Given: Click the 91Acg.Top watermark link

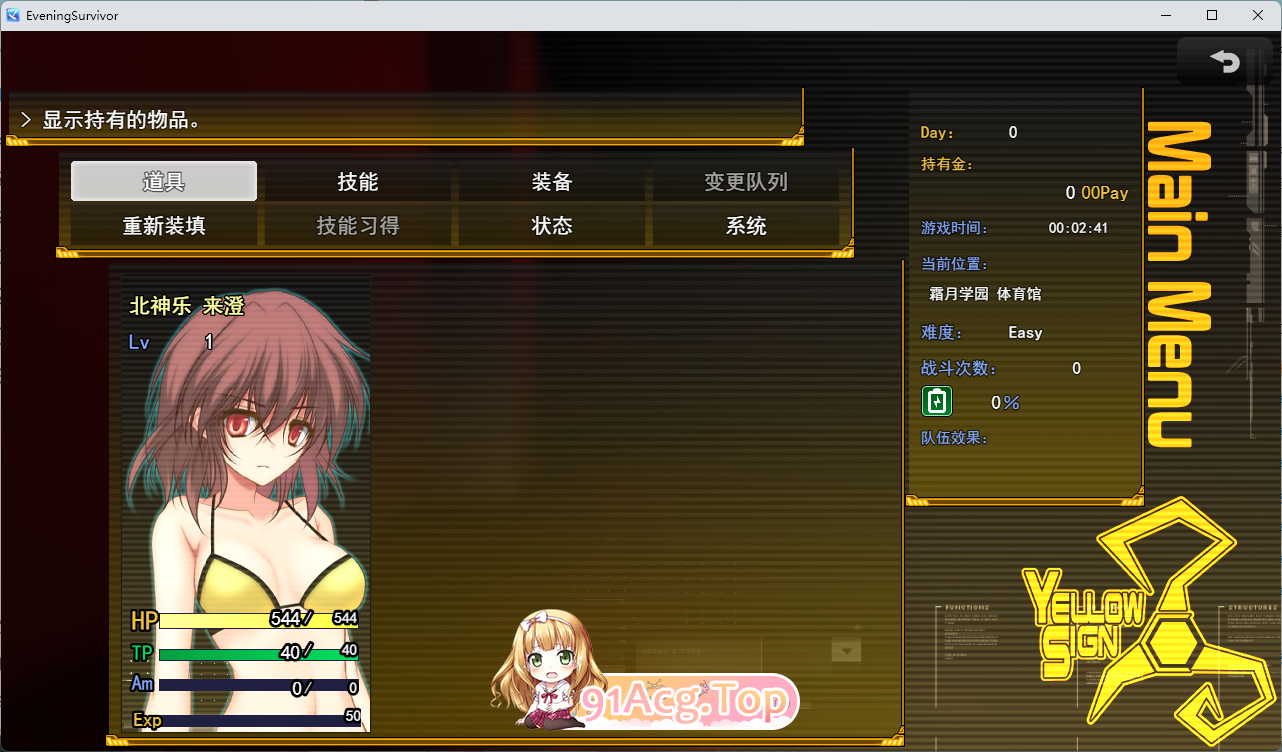Looking at the screenshot, I should tap(686, 702).
